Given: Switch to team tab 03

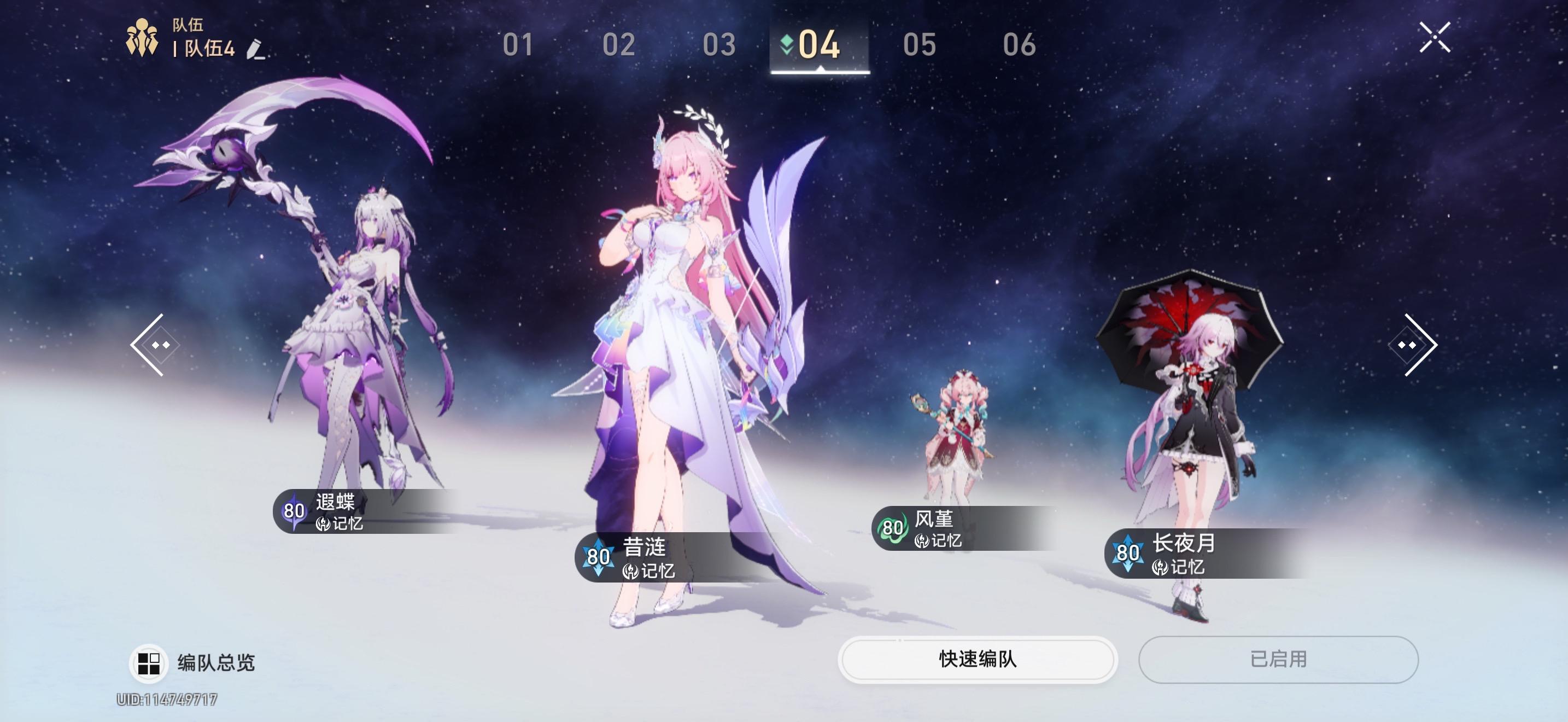Looking at the screenshot, I should tap(719, 45).
